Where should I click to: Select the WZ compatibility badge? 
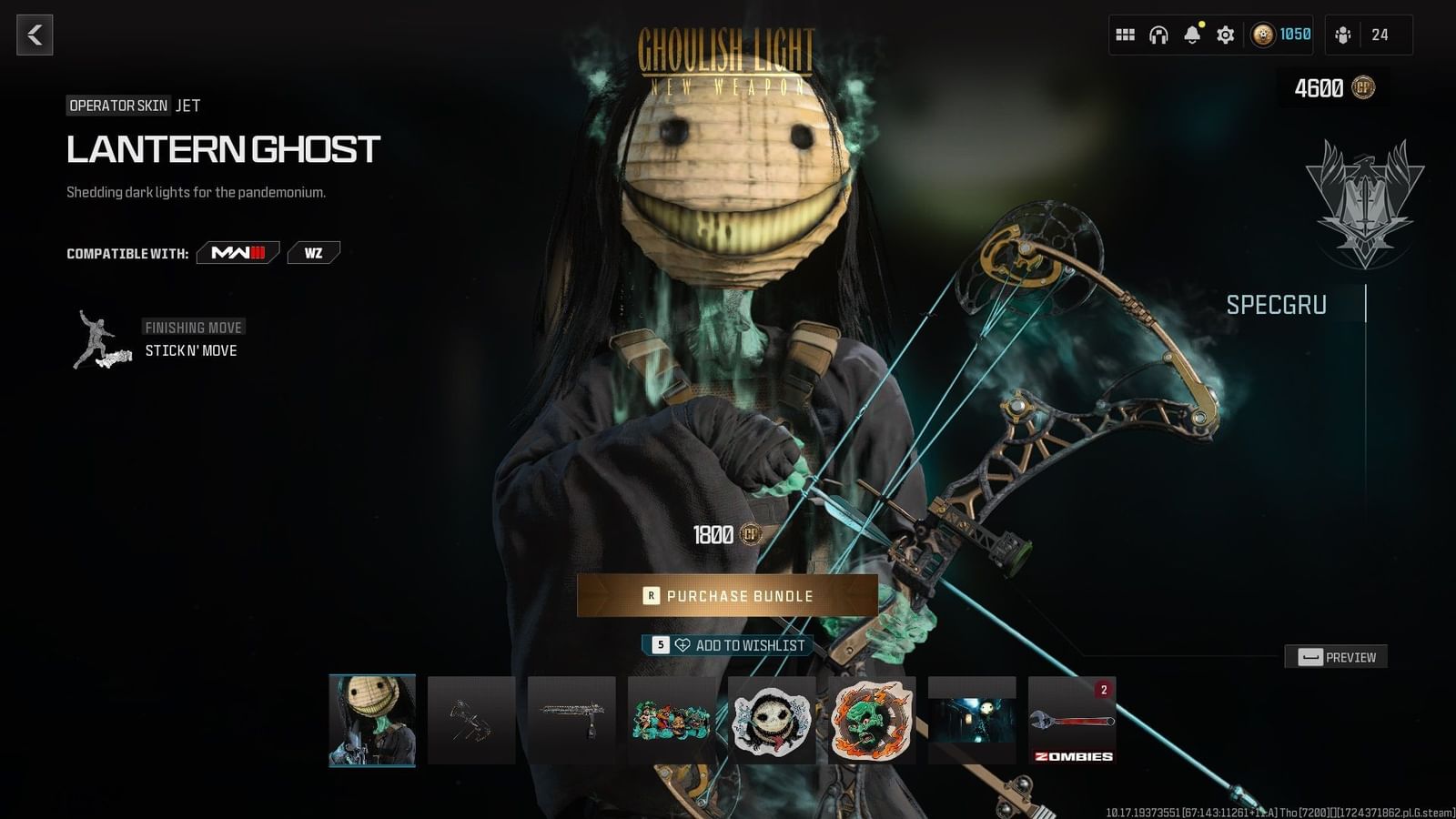(x=313, y=252)
